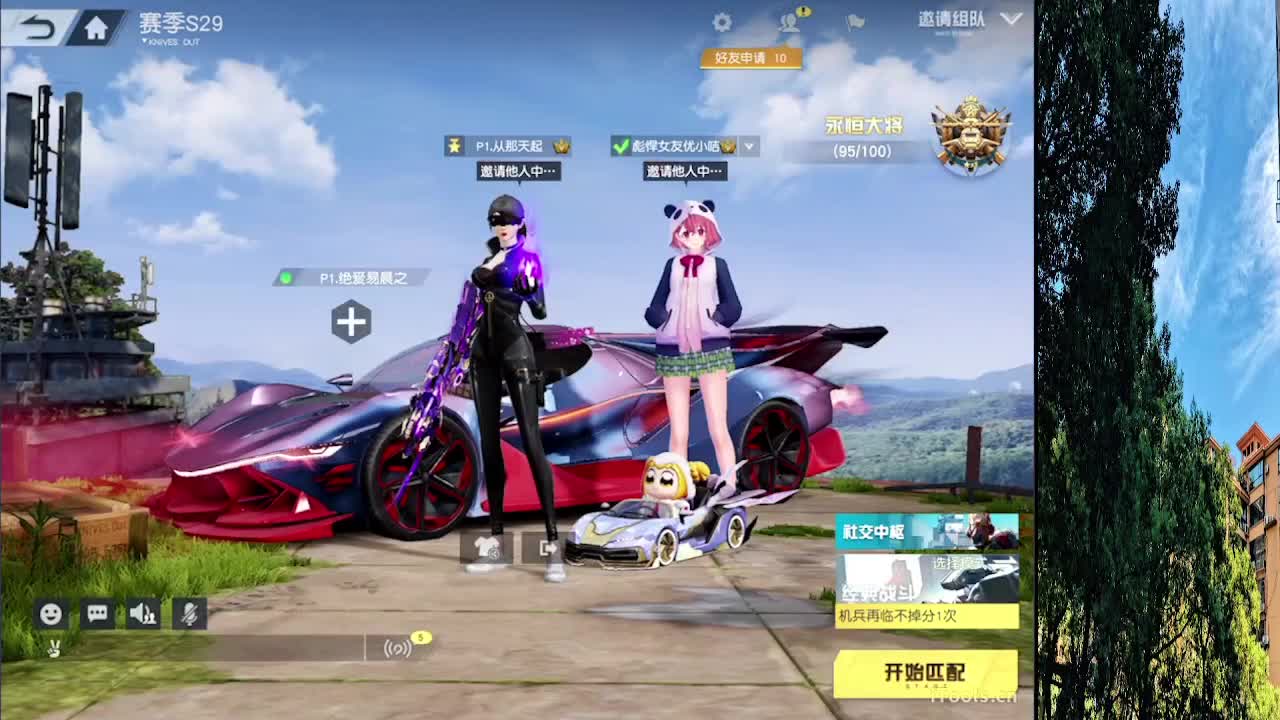Open the dropdown next to 彪悍女友优小啫
Screen dimensions: 1280x720
(748, 146)
